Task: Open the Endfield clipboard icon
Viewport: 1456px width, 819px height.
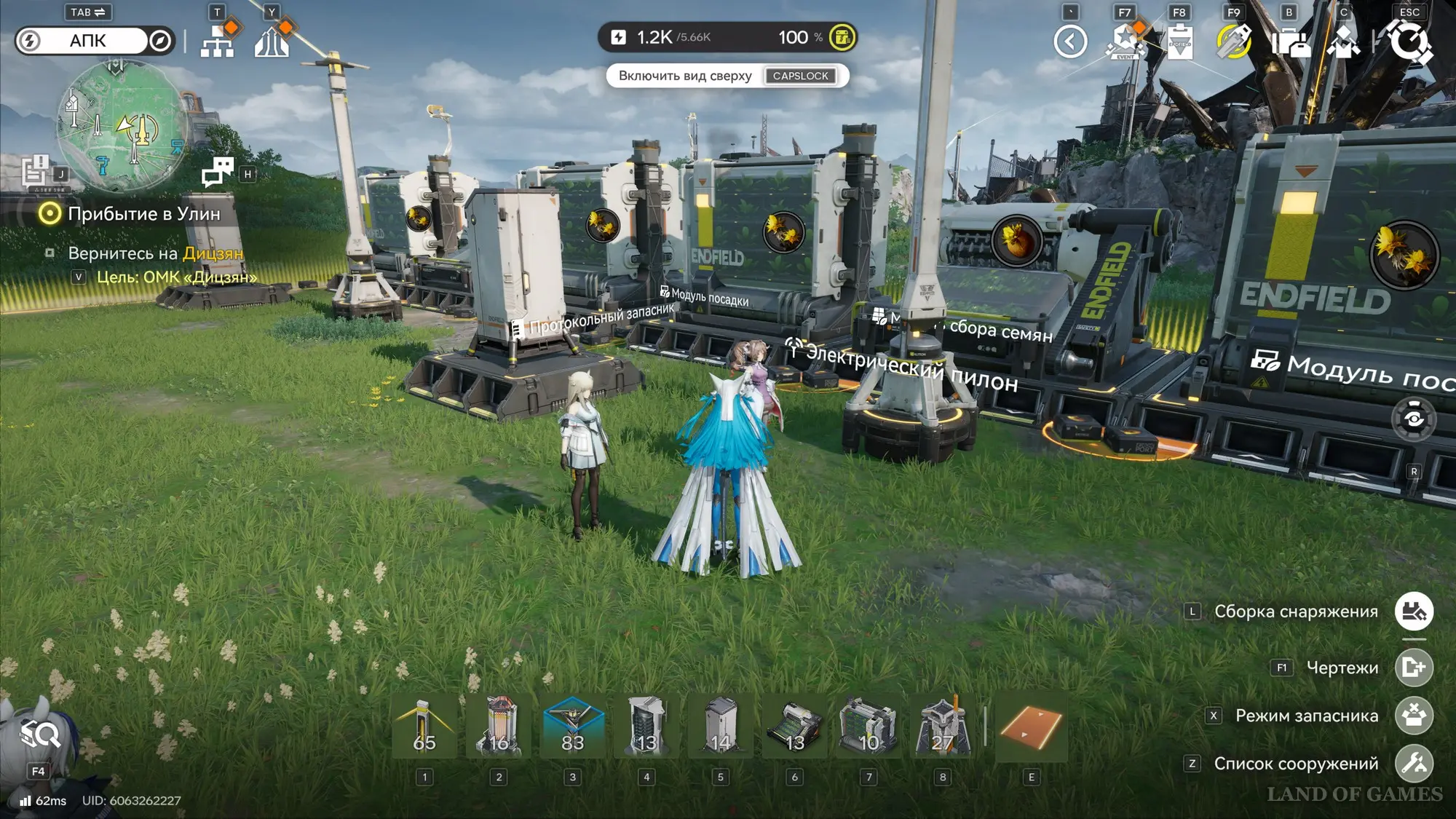Action: tap(1179, 41)
